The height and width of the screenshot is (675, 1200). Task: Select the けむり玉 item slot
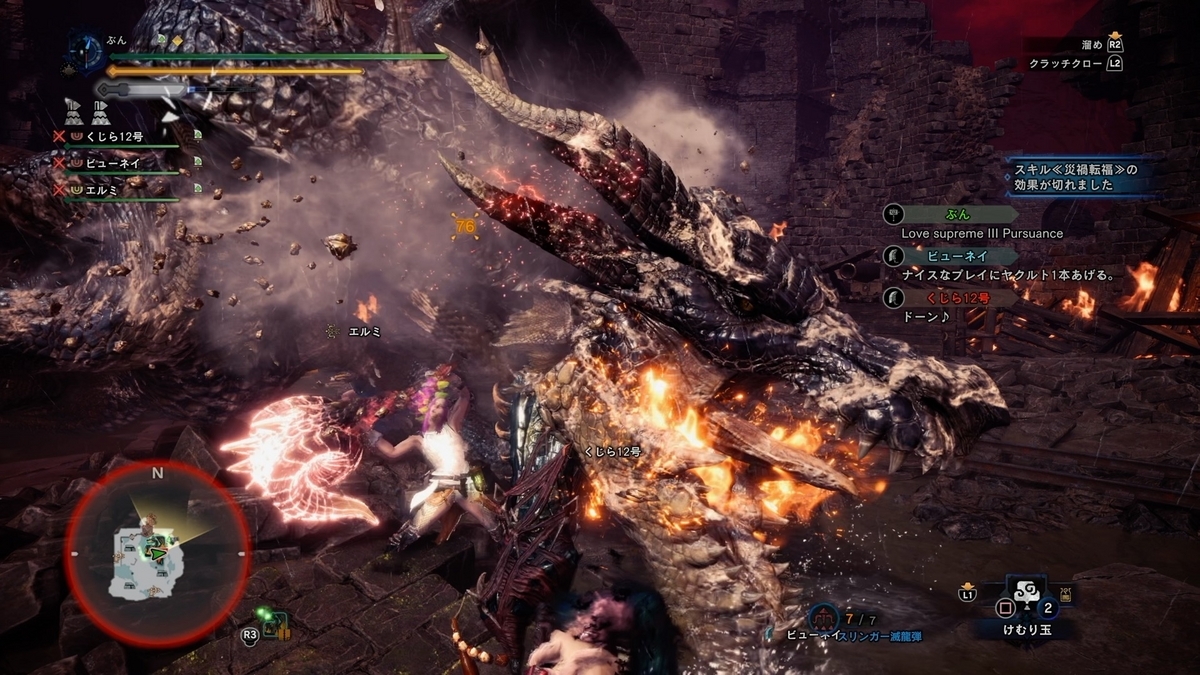click(x=1028, y=603)
